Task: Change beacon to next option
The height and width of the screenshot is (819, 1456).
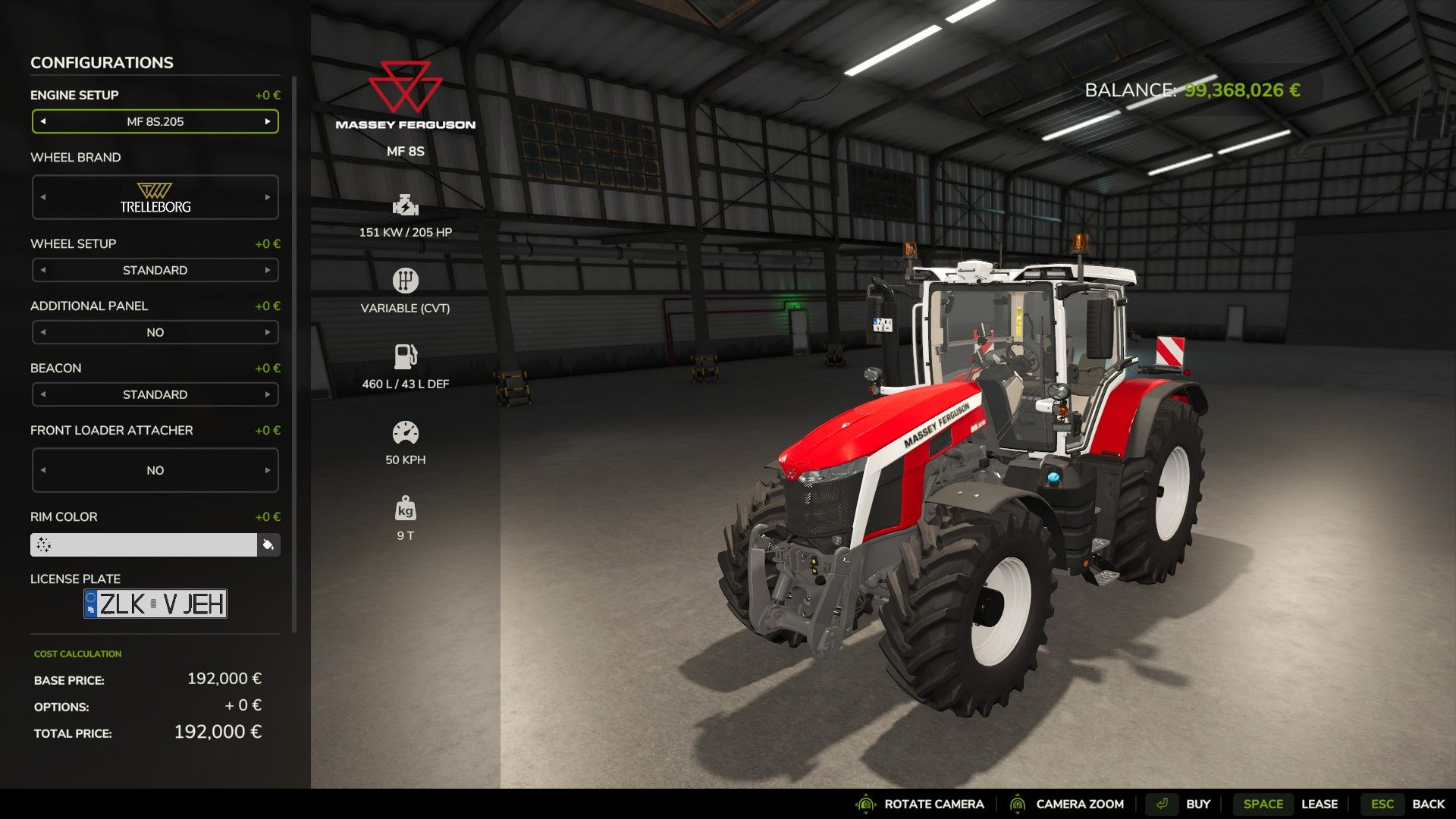Action: 268,394
